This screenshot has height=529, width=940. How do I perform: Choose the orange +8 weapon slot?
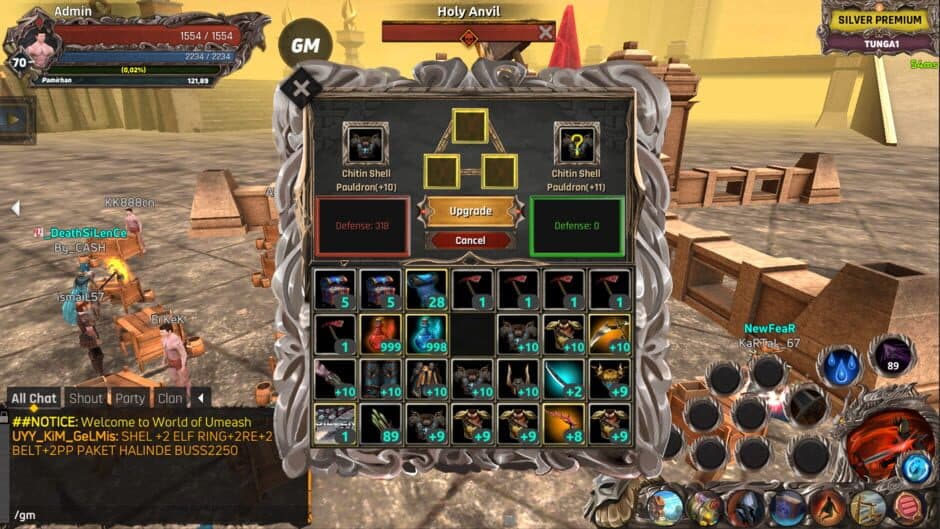(x=563, y=424)
